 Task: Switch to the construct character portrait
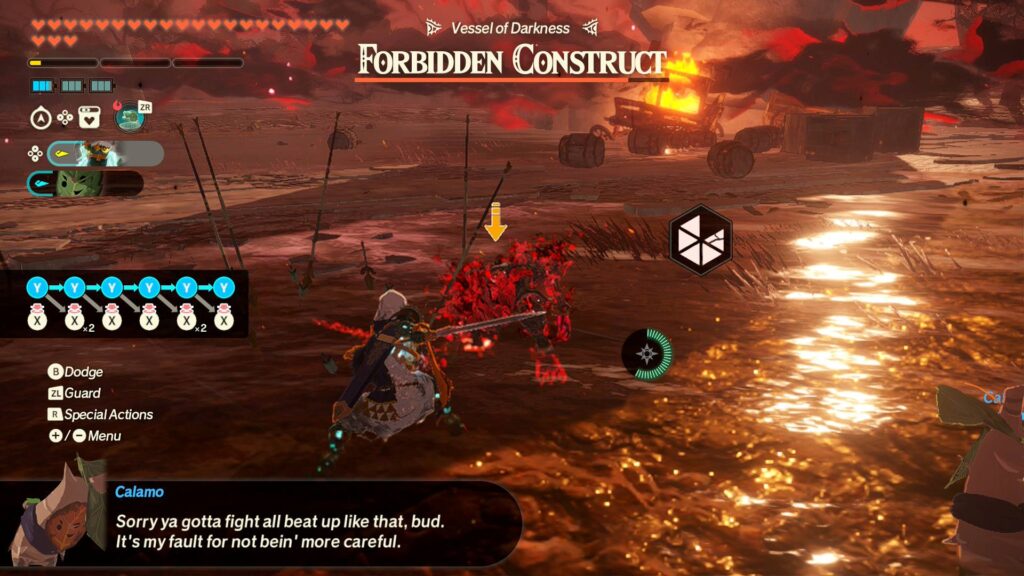98,154
